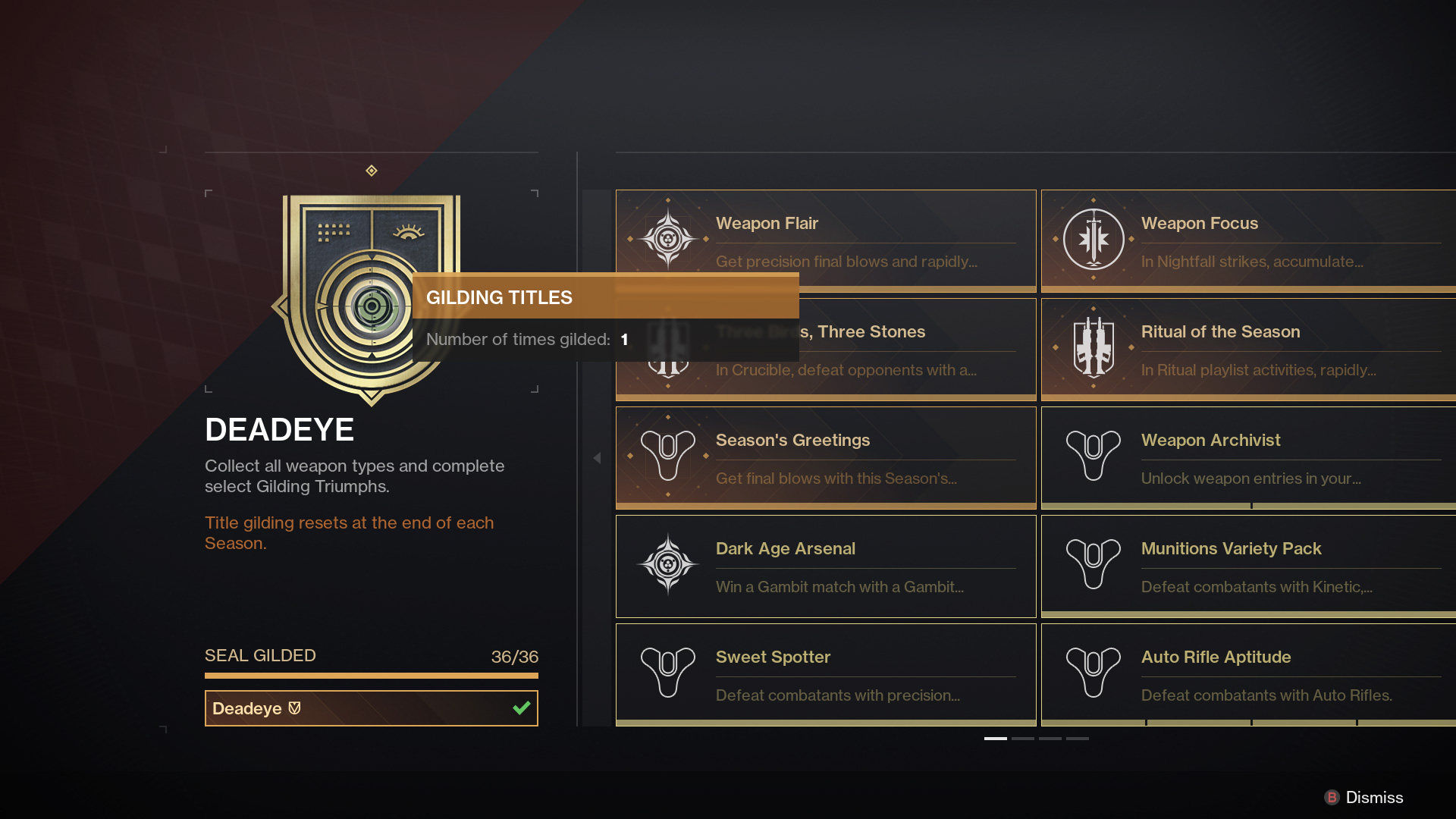Dismiss the triumphs screen
This screenshot has height=819, width=1456.
pyautogui.click(x=1363, y=797)
